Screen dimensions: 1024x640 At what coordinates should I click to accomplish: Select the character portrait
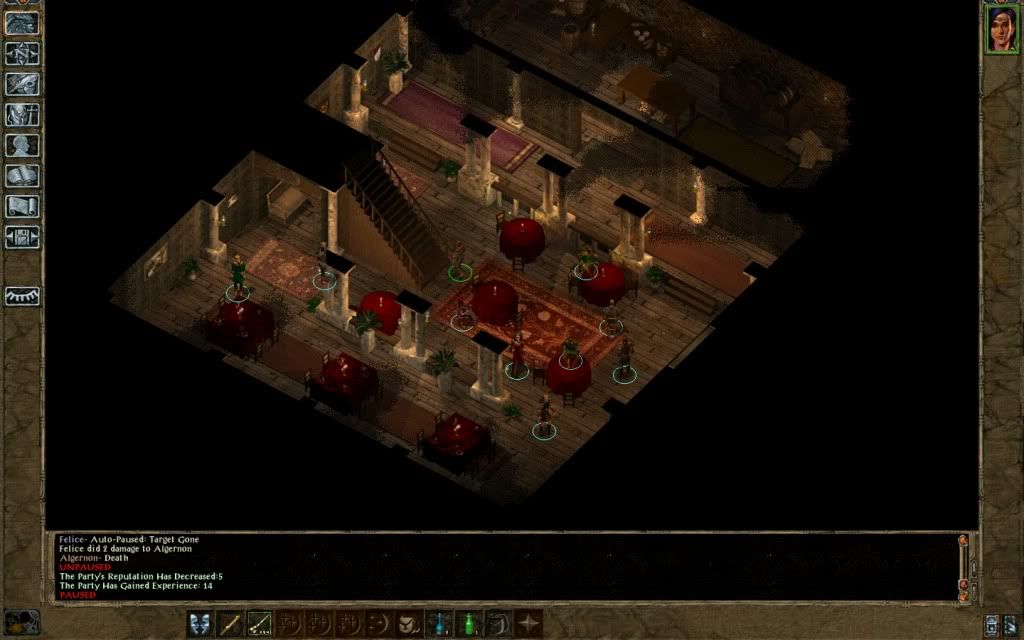1001,29
